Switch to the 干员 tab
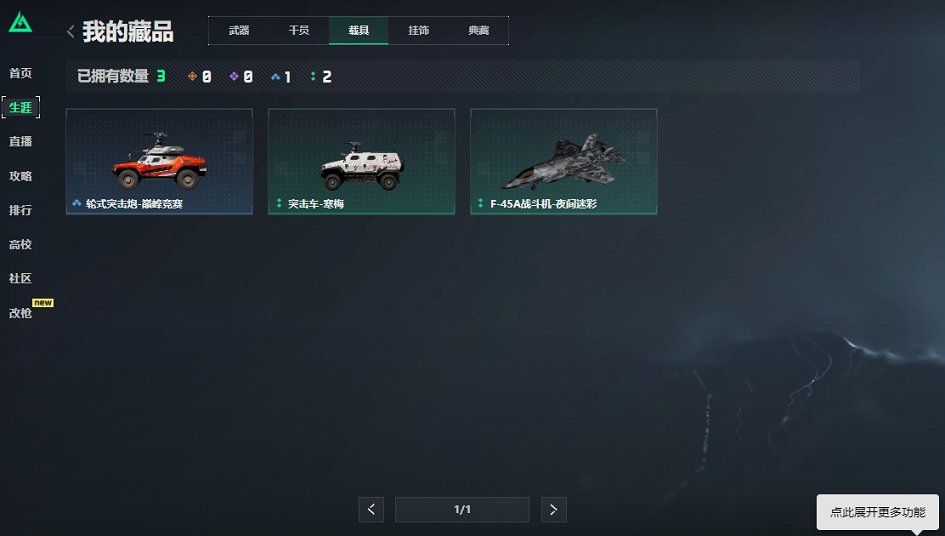 299,31
